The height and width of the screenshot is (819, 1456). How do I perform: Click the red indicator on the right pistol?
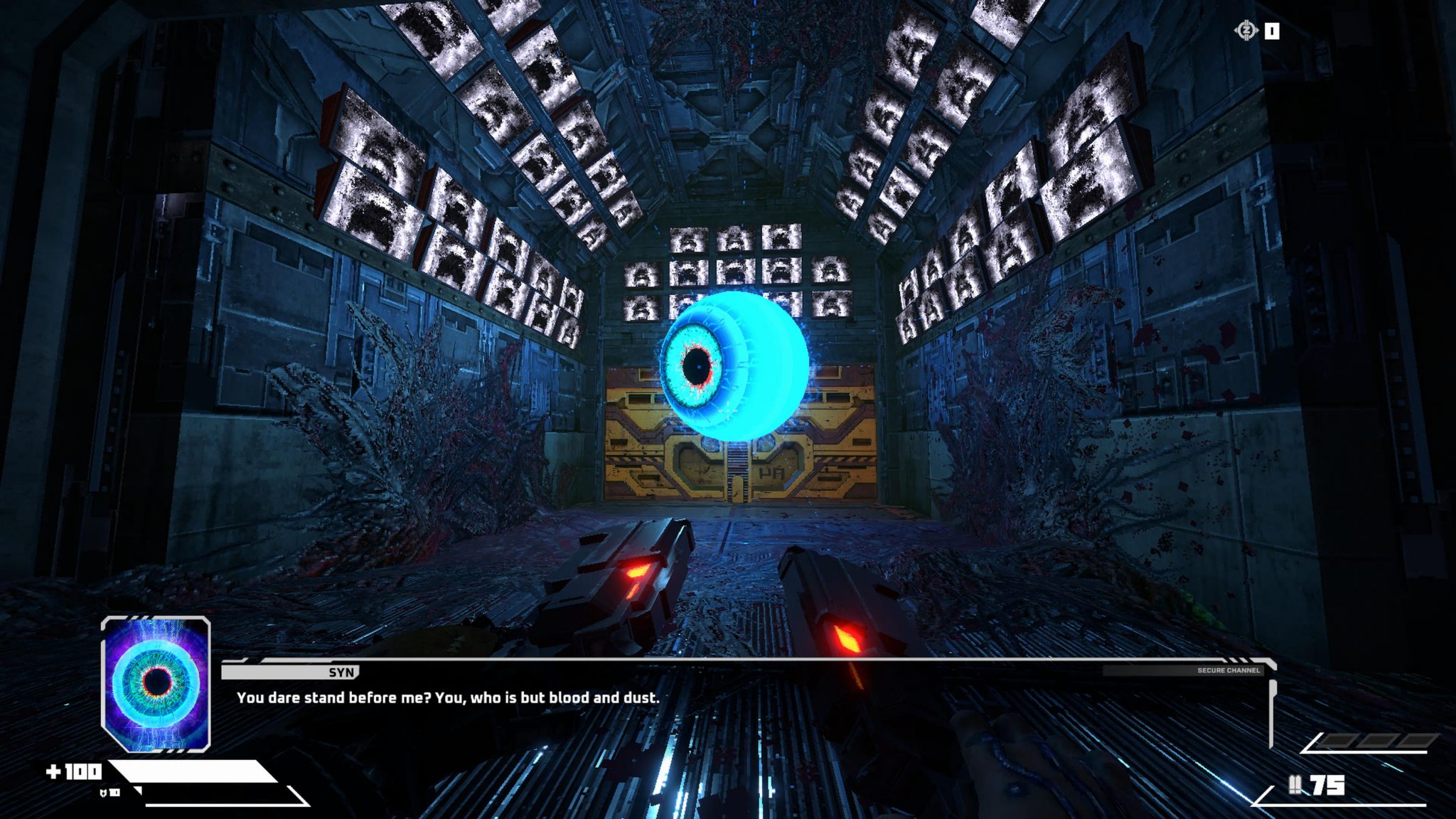(846, 637)
